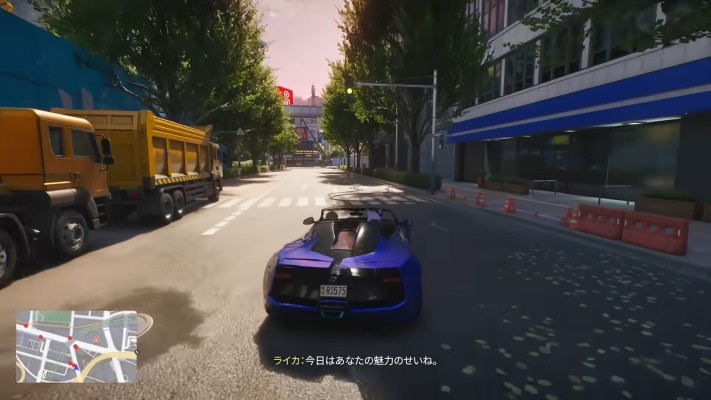Click the blue player arrow on minimap

coord(76,367)
